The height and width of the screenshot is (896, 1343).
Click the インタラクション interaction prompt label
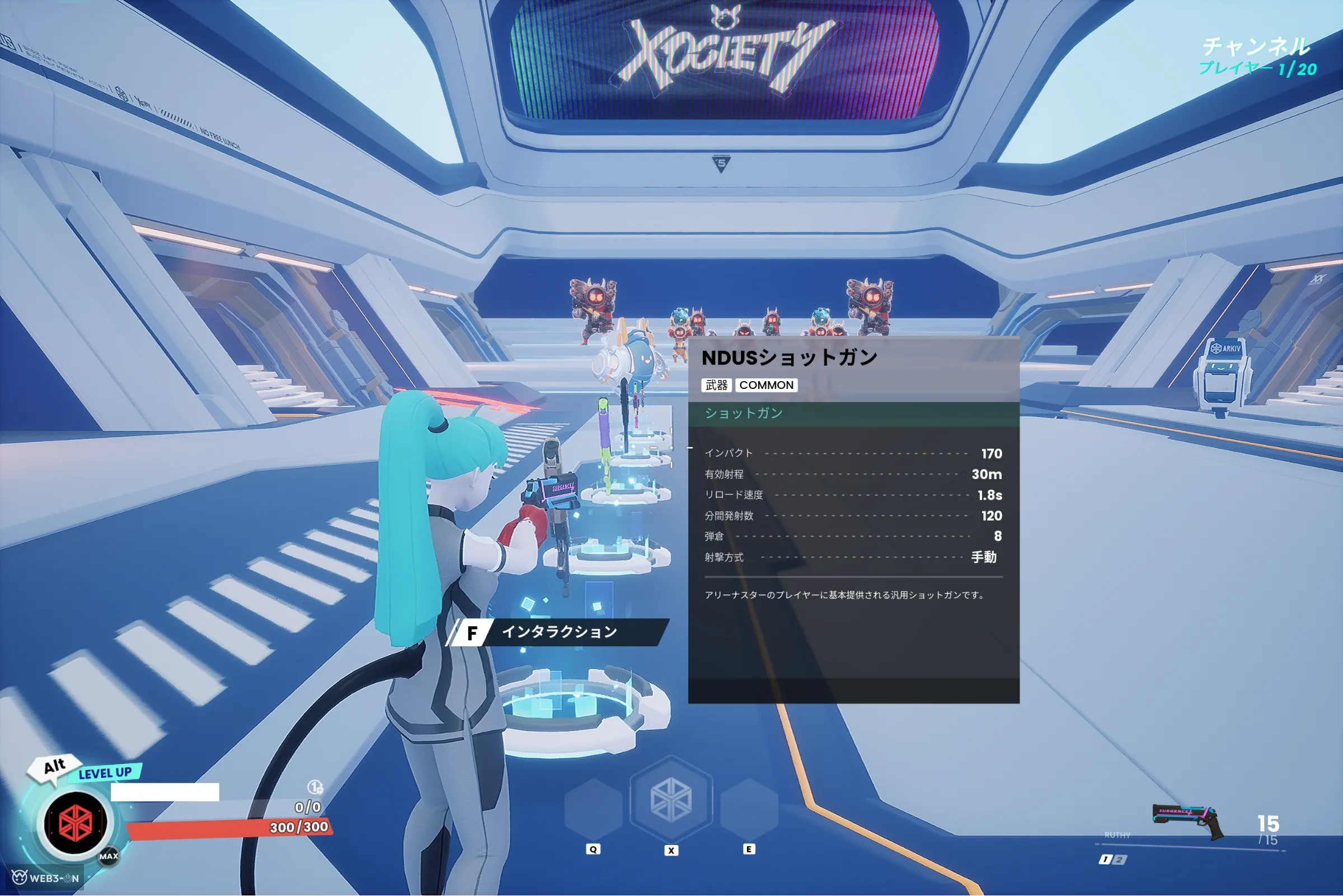click(x=559, y=632)
